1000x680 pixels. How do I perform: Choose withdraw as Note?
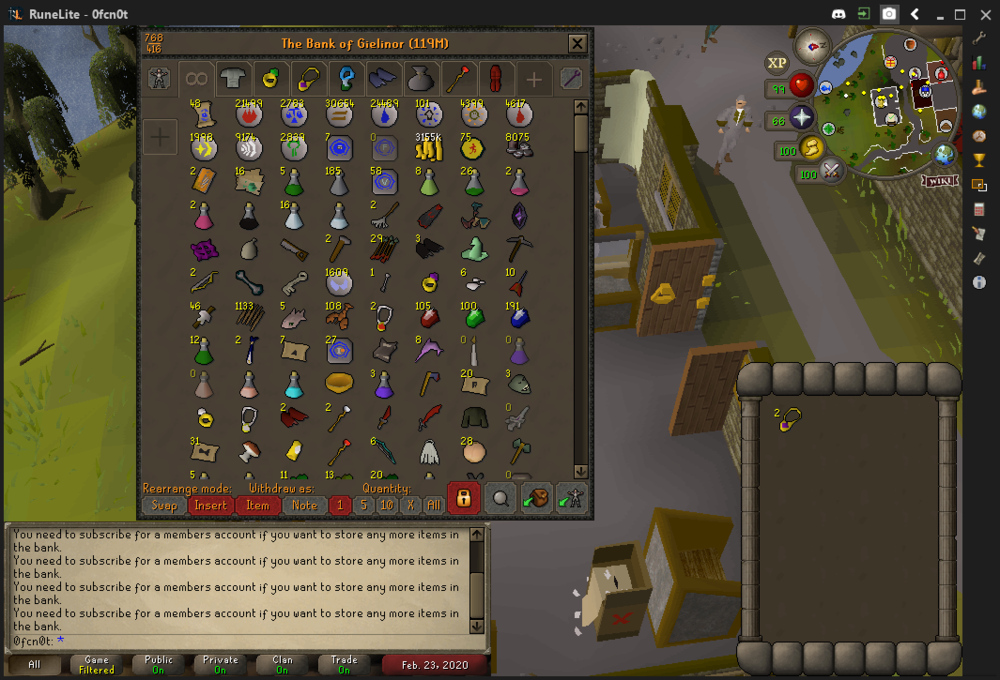click(x=305, y=505)
